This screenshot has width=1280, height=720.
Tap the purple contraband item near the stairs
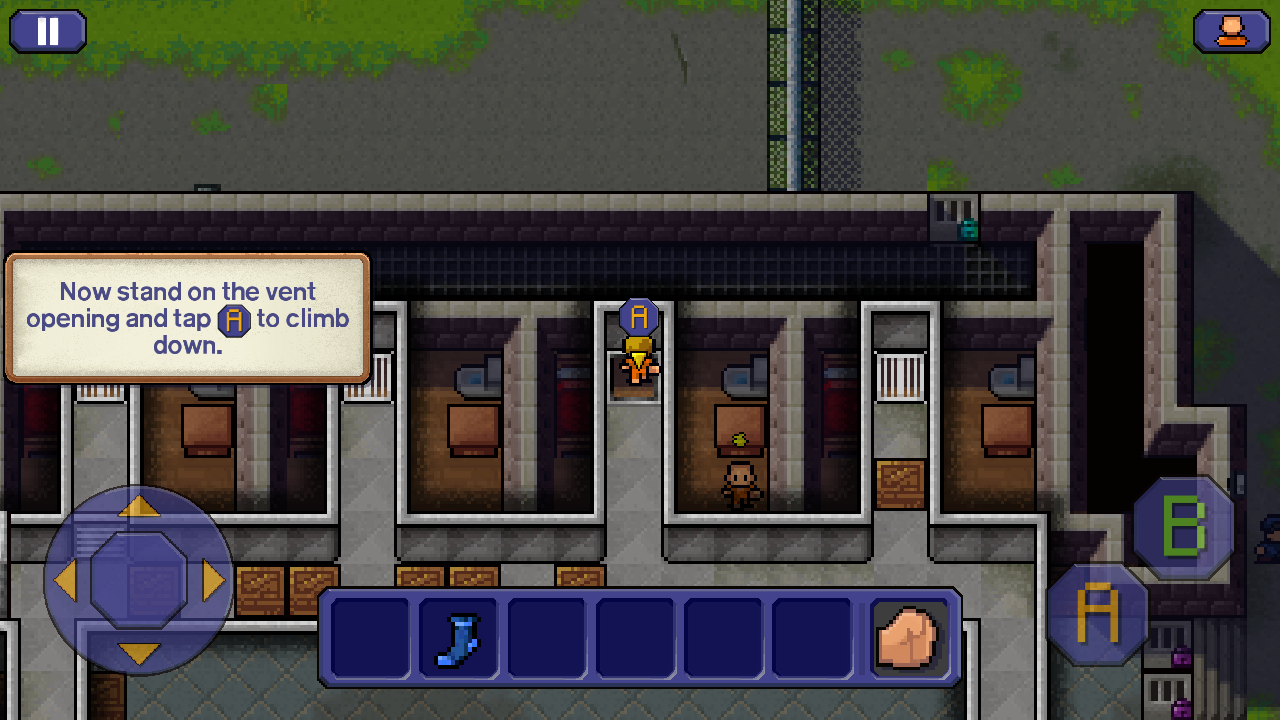click(1181, 656)
